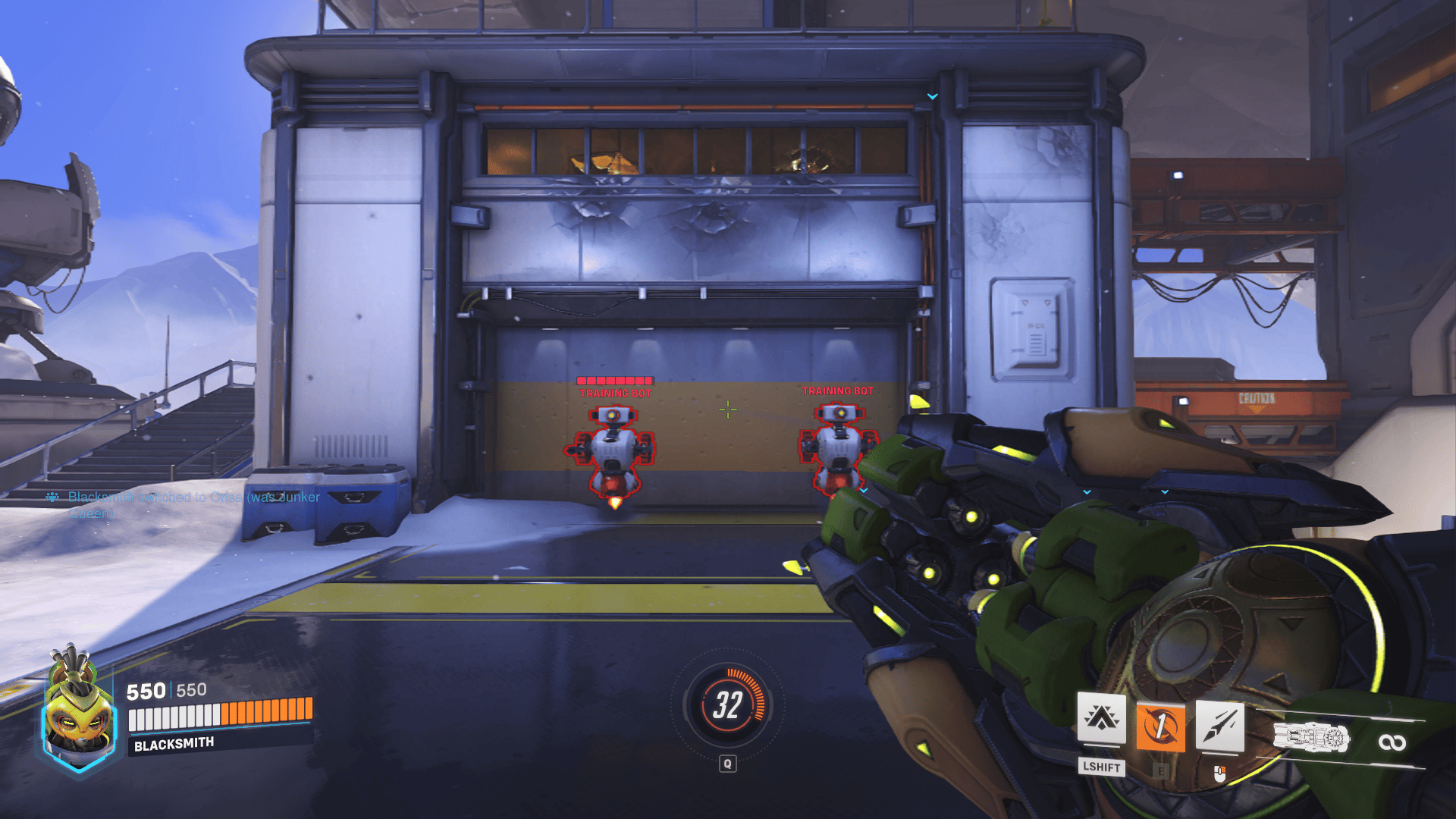The height and width of the screenshot is (819, 1456).
Task: Click the Orisa icon in the kill feed
Action: [x=52, y=497]
